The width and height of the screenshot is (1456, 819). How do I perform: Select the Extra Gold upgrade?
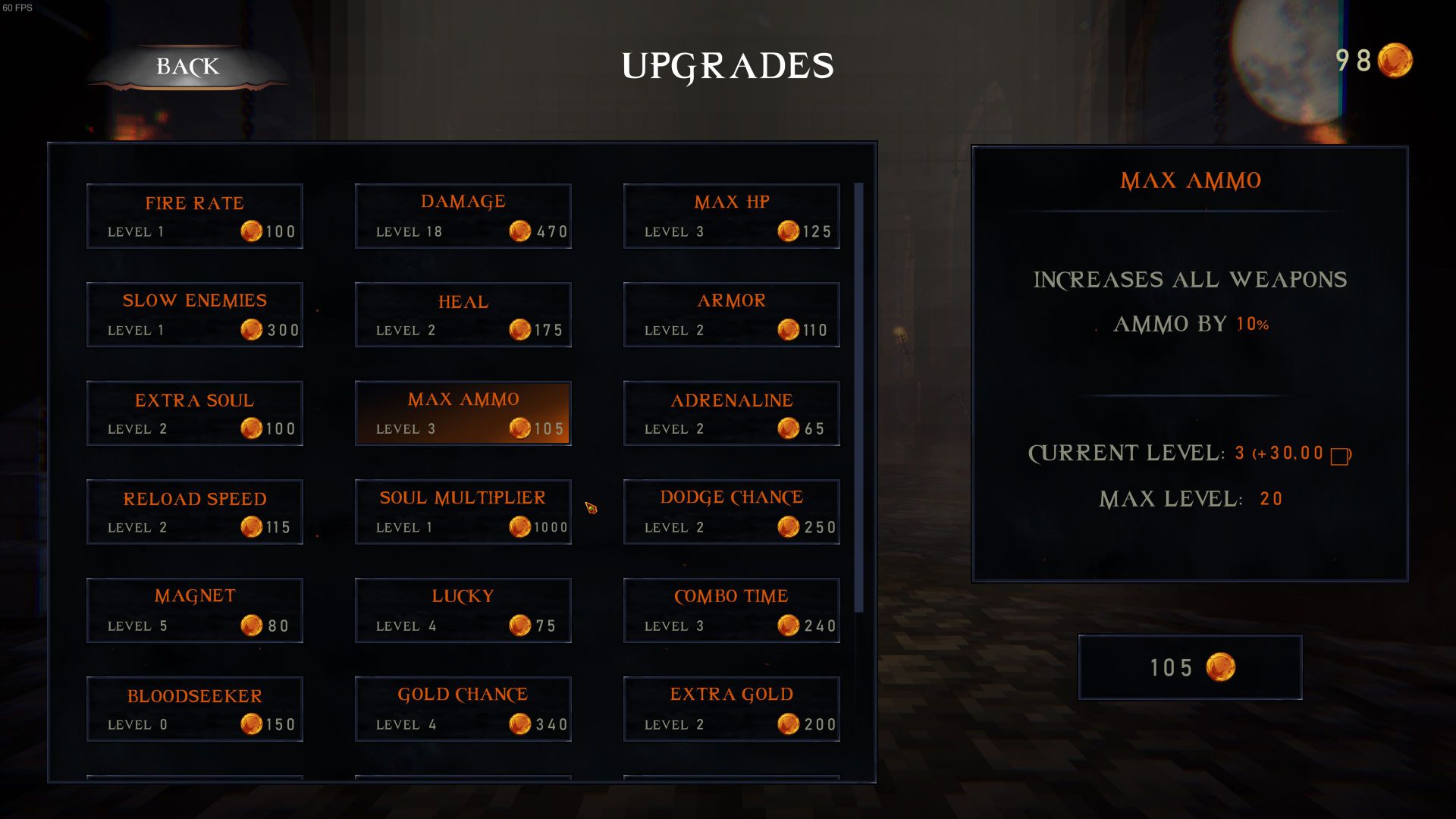[x=732, y=709]
